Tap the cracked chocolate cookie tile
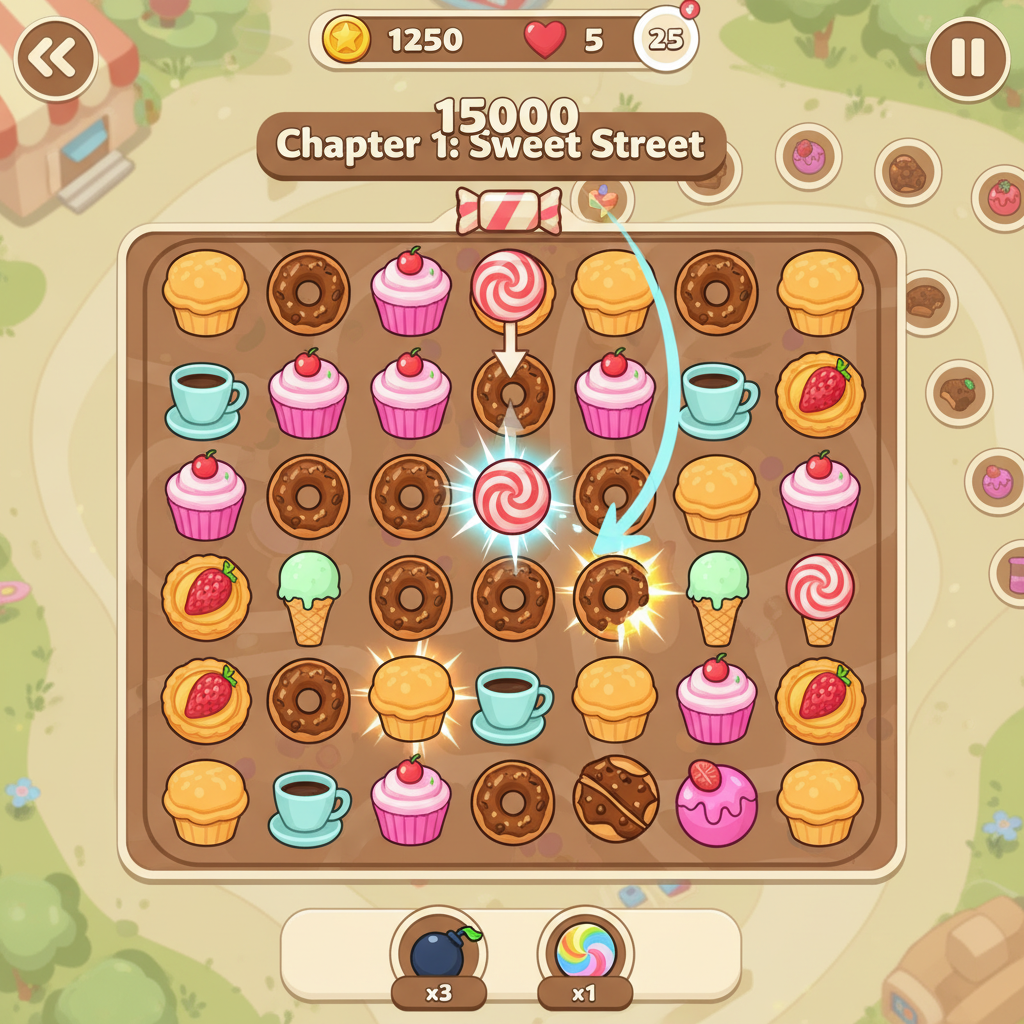1024x1024 pixels. [615, 798]
